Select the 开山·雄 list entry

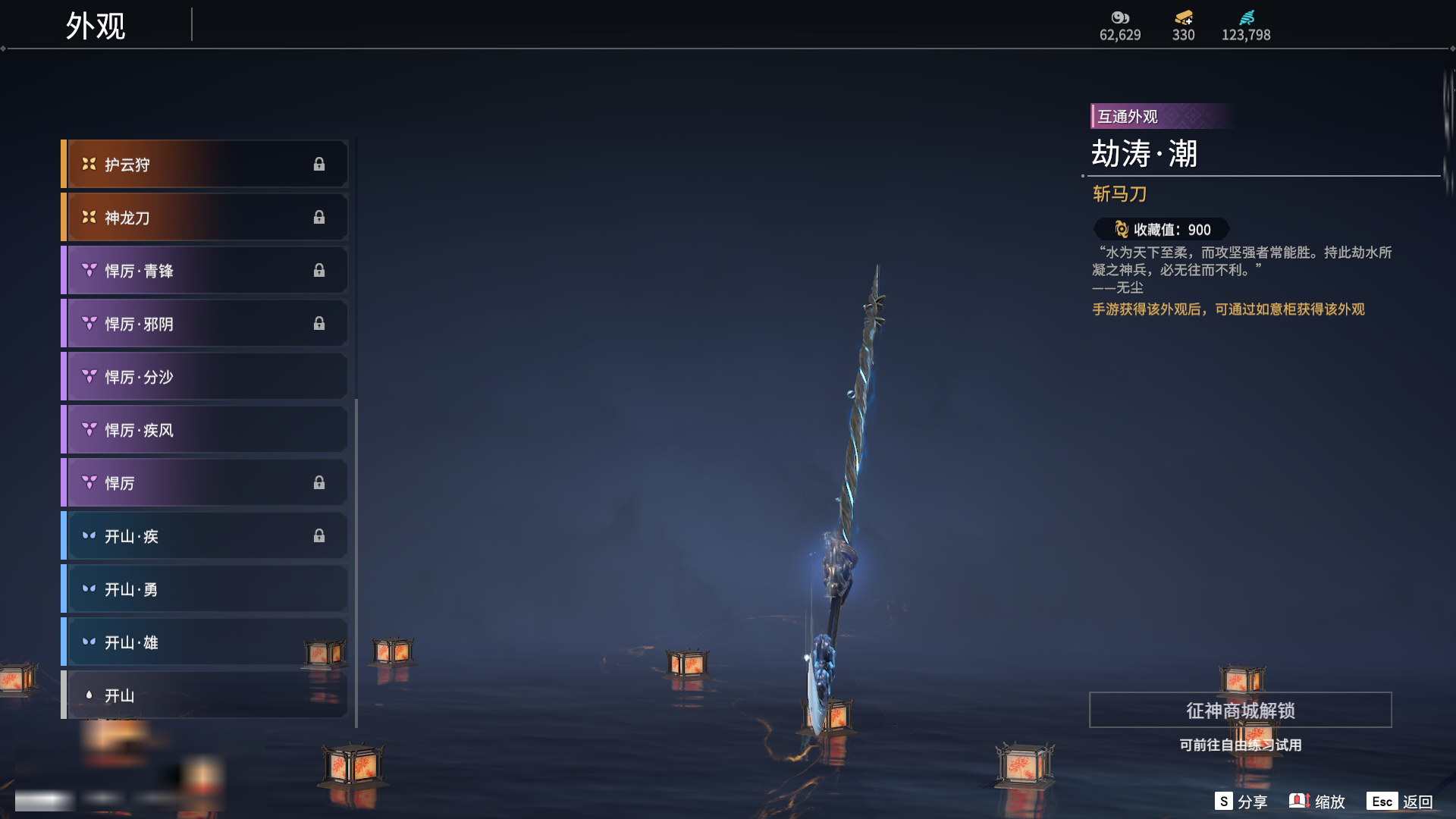click(205, 642)
